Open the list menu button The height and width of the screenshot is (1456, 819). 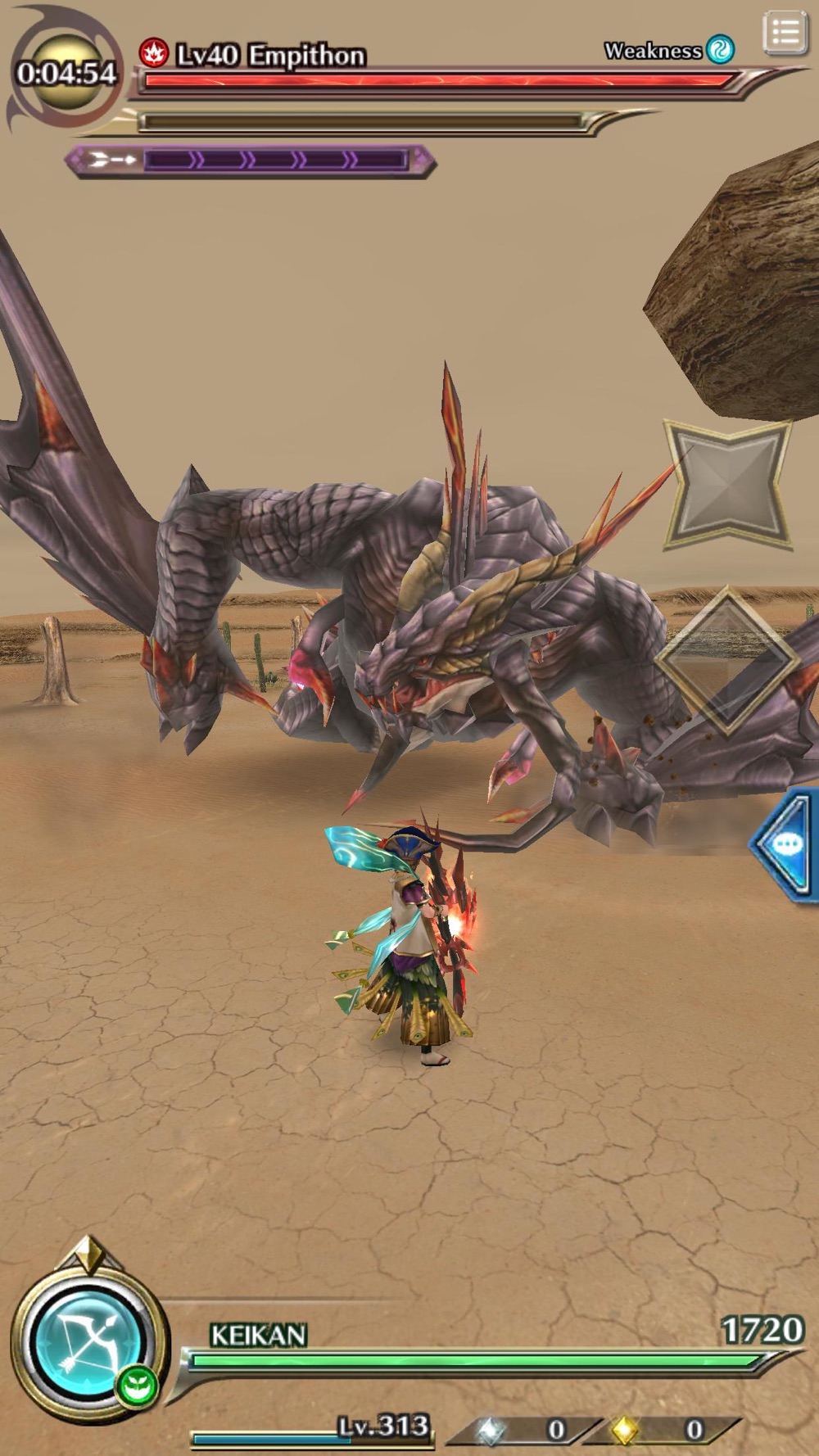pos(785,34)
